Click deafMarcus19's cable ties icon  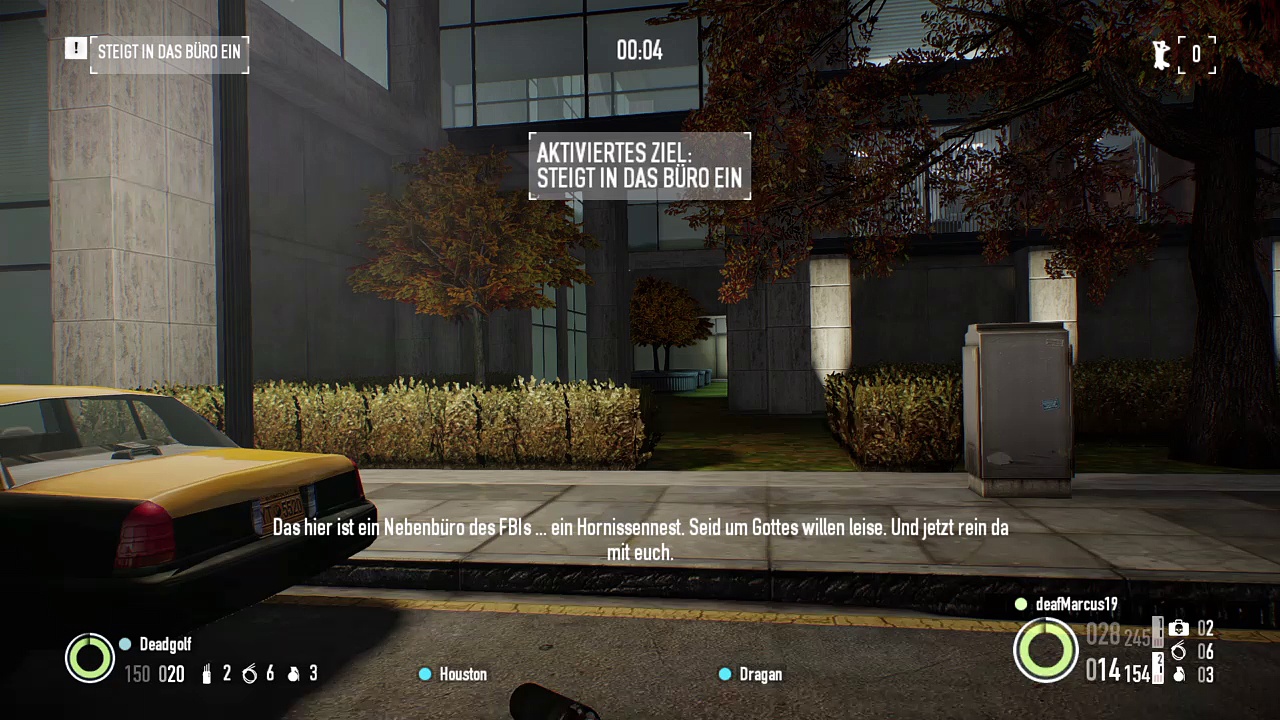(1179, 652)
